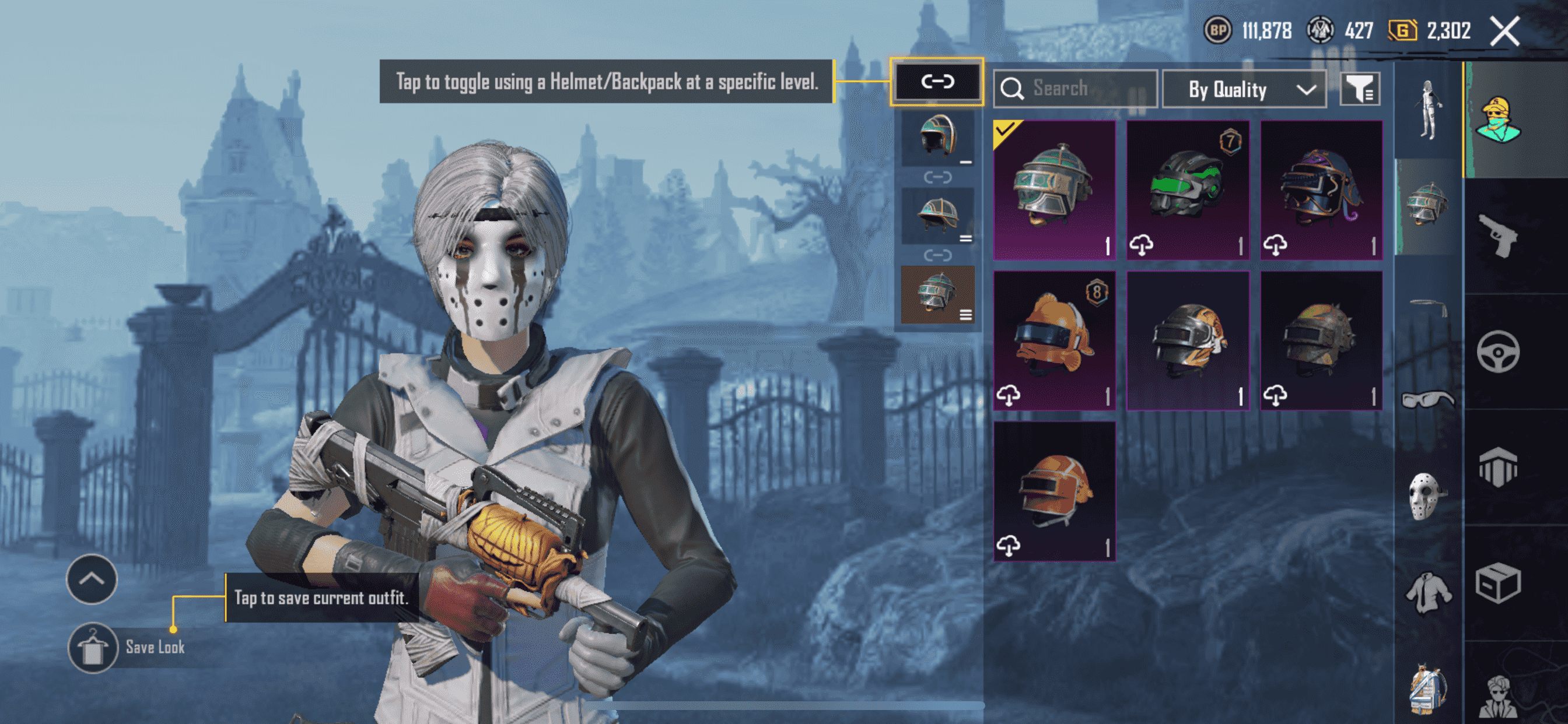Switch to the pistol weapons category
1568x724 pixels.
[1497, 235]
